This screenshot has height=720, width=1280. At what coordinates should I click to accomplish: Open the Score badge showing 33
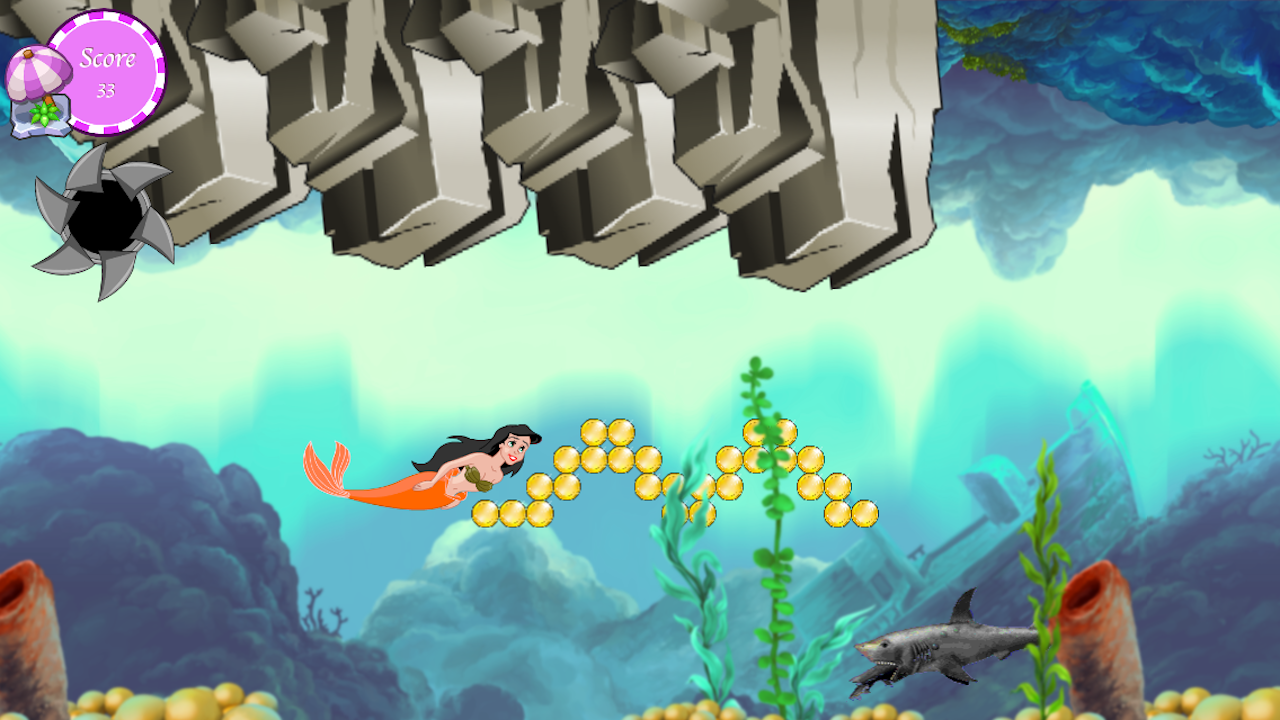[x=110, y=70]
